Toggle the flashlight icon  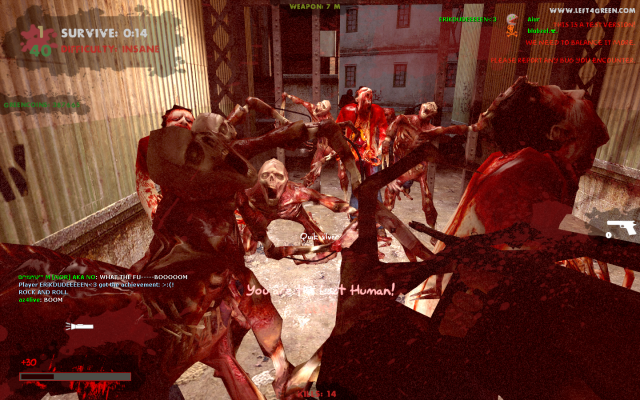click(x=78, y=327)
